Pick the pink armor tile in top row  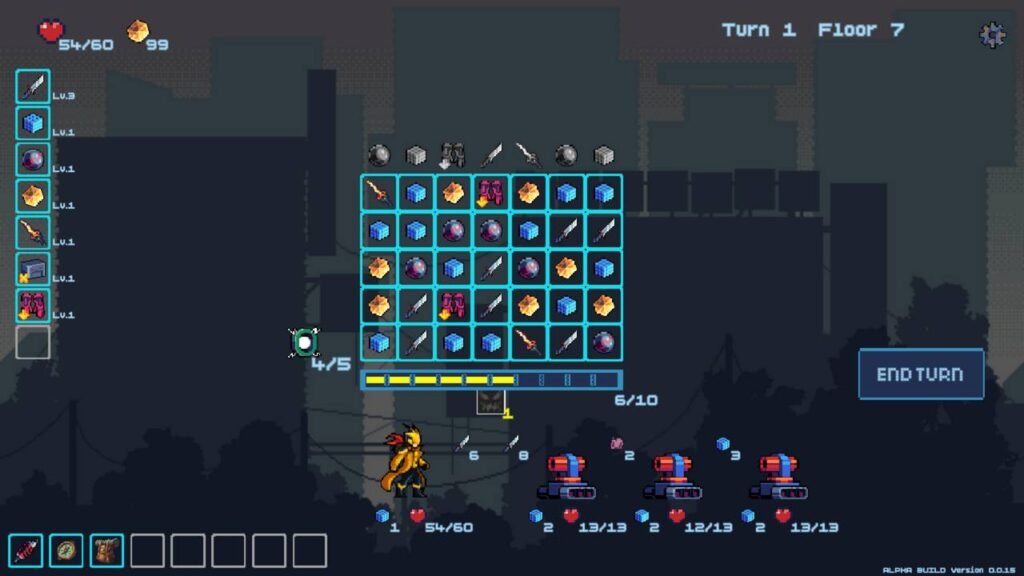point(491,193)
